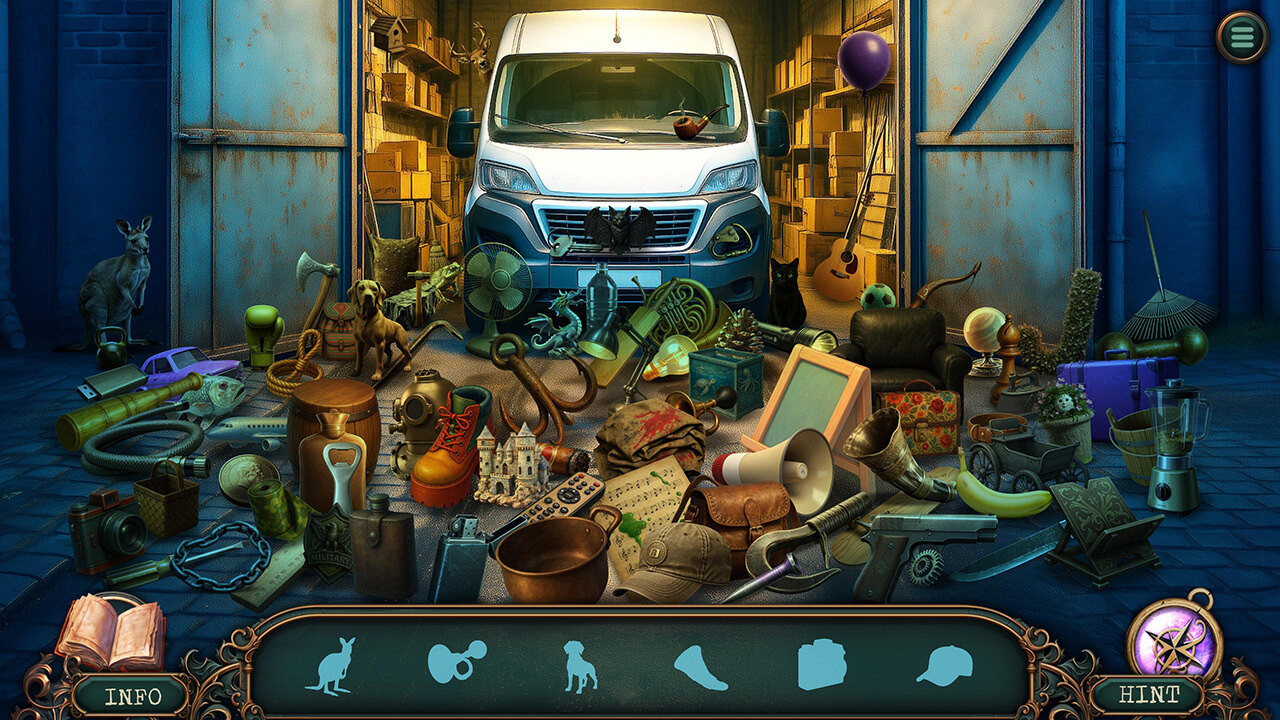Open the journal book icon

click(110, 633)
